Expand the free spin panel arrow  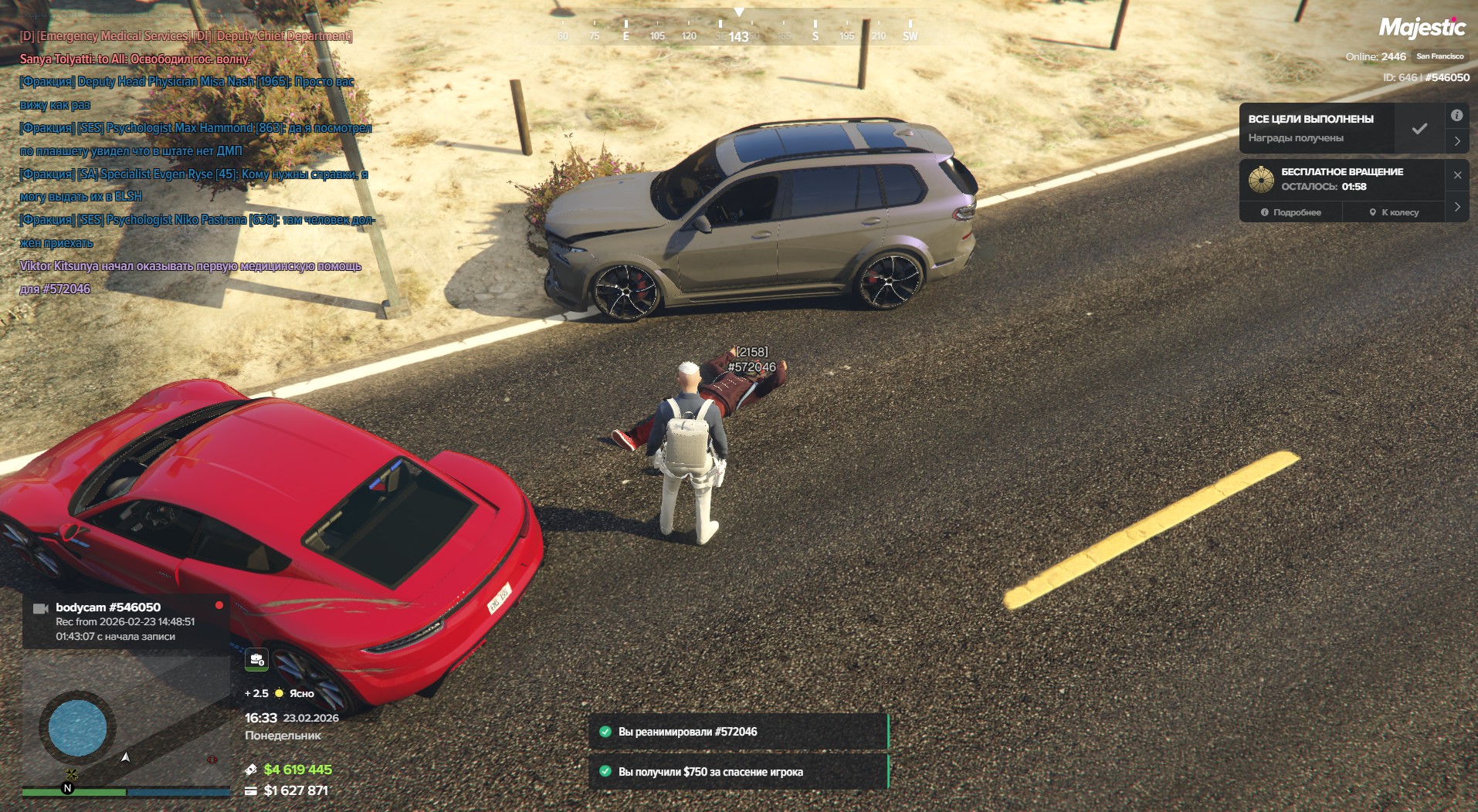[x=1457, y=207]
